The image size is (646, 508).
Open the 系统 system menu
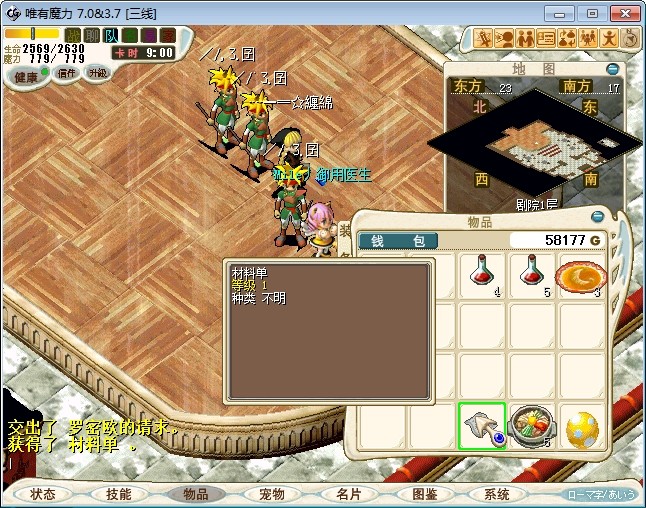498,494
